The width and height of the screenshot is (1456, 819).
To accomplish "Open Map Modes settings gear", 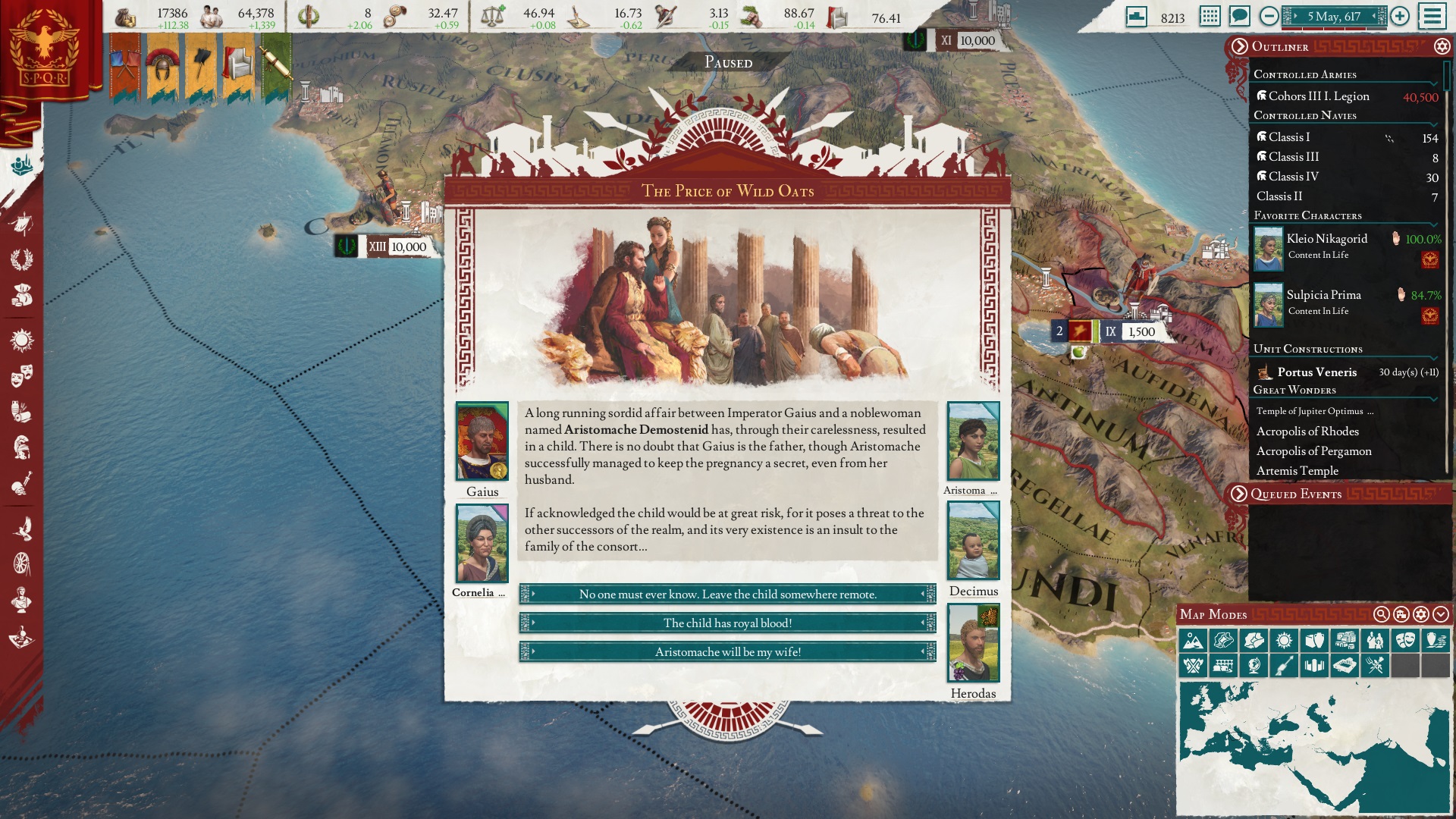I will 1421,615.
